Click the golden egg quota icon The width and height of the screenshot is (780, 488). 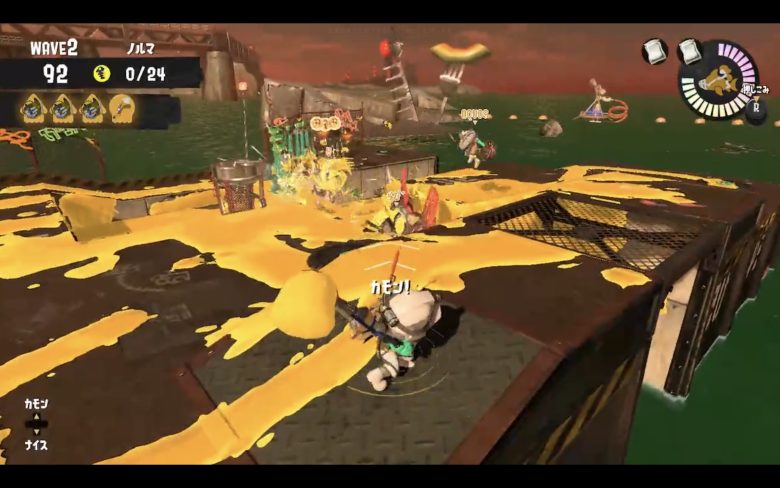tap(101, 73)
